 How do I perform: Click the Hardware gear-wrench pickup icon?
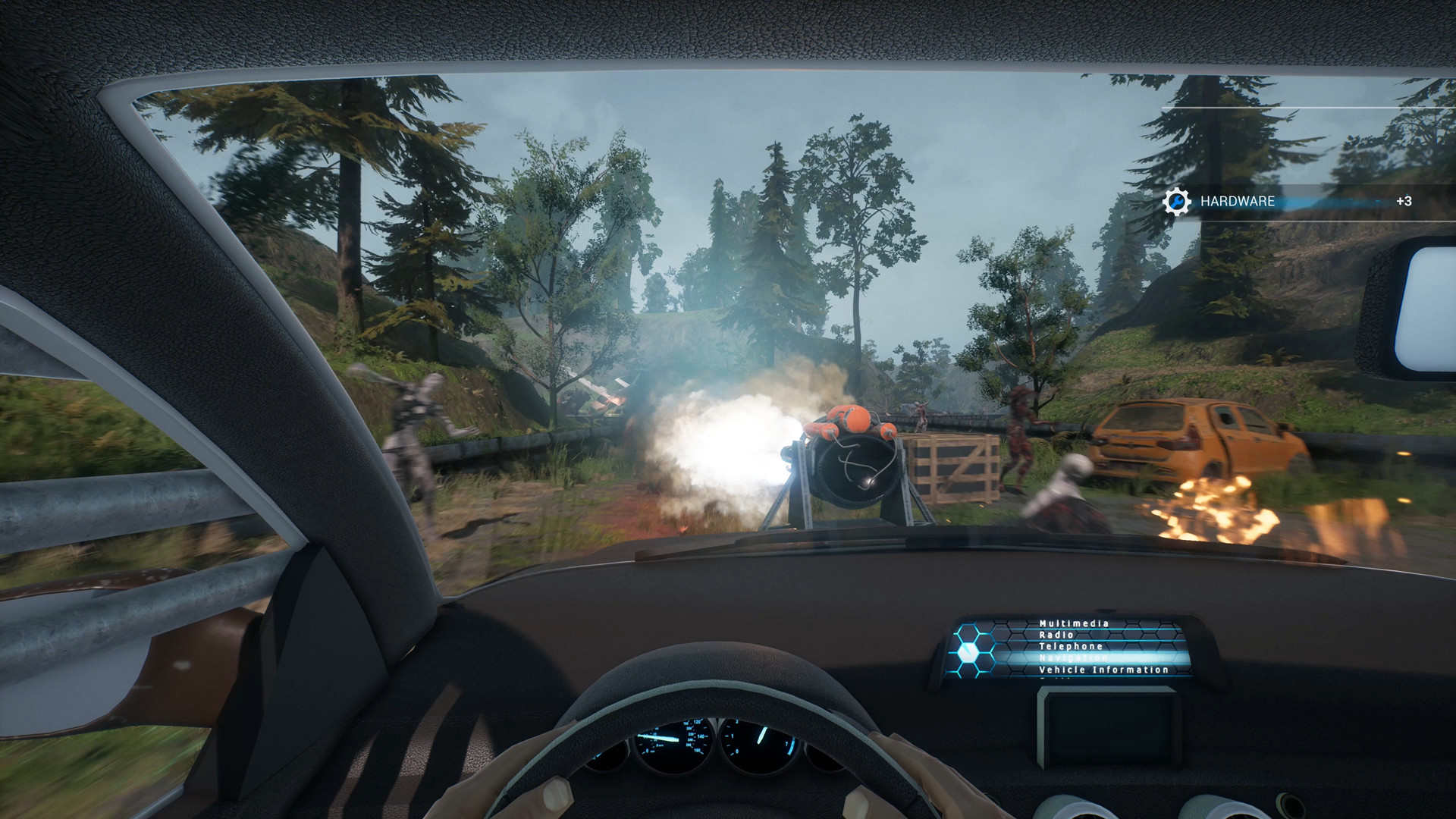1176,202
